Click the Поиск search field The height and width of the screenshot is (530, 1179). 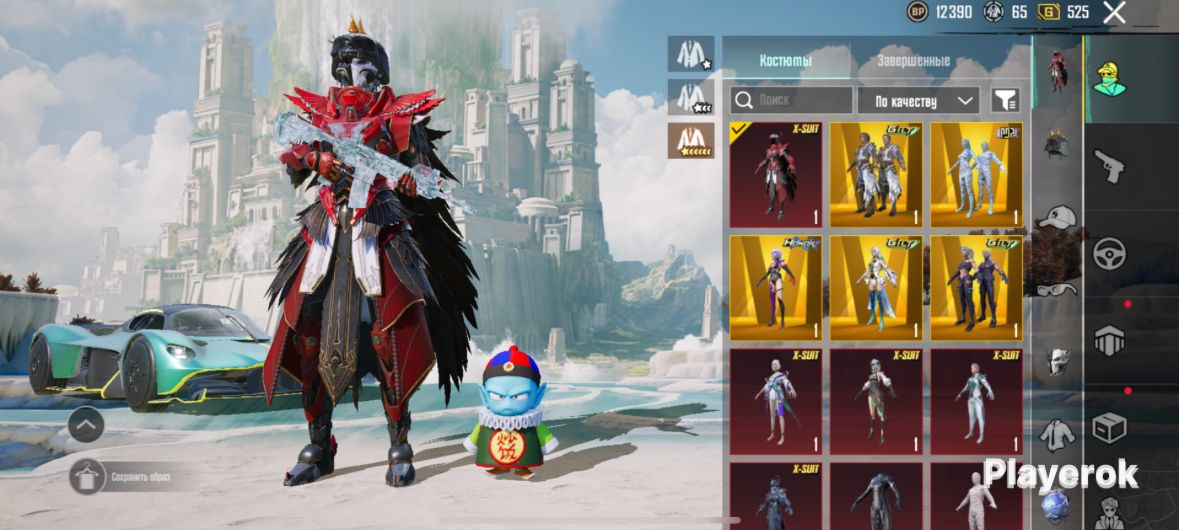(x=791, y=100)
